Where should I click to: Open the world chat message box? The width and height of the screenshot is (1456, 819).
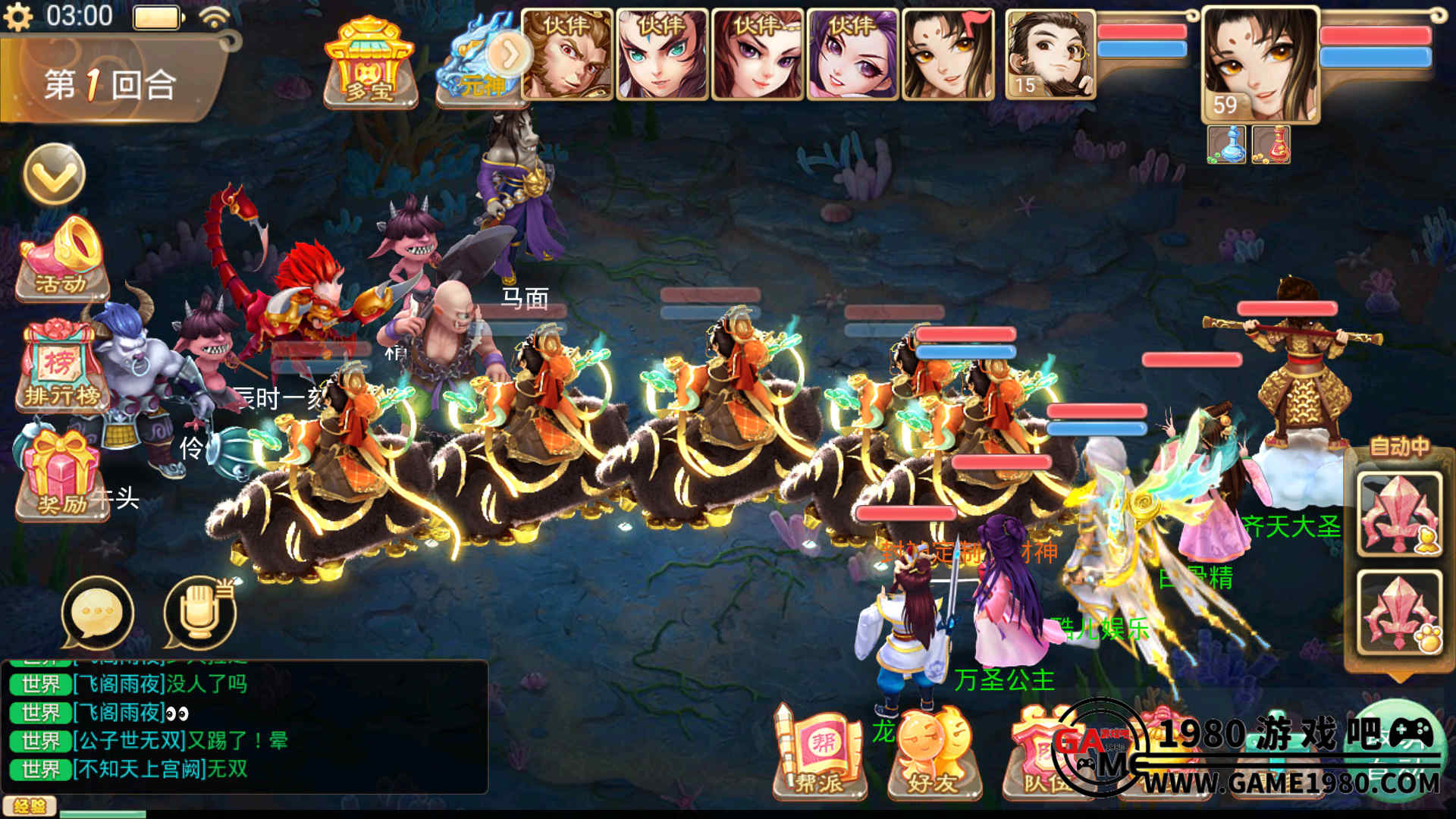pyautogui.click(x=244, y=726)
